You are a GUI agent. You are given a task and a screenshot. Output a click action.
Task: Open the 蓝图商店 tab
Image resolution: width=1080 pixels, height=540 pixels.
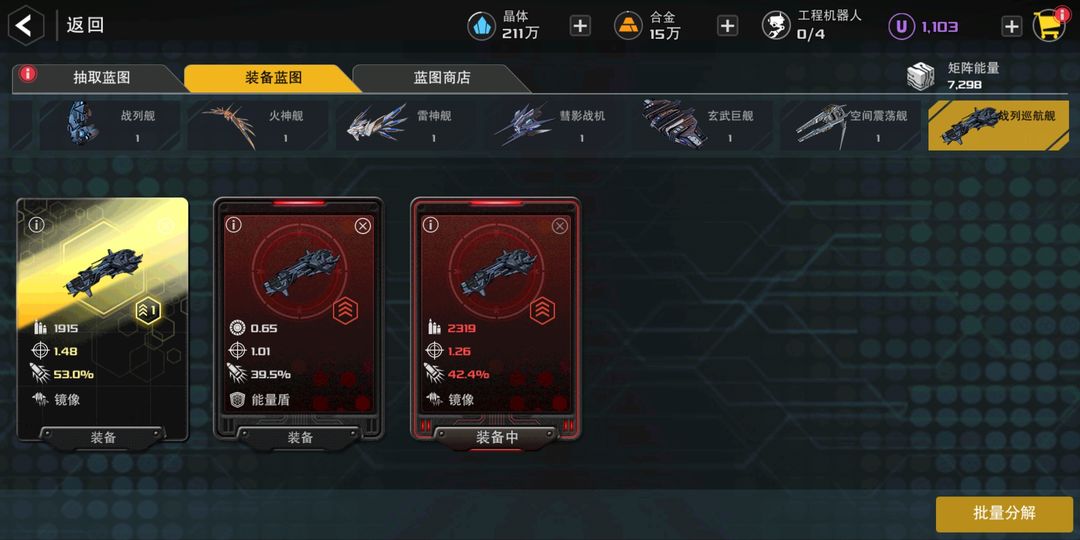pyautogui.click(x=441, y=77)
